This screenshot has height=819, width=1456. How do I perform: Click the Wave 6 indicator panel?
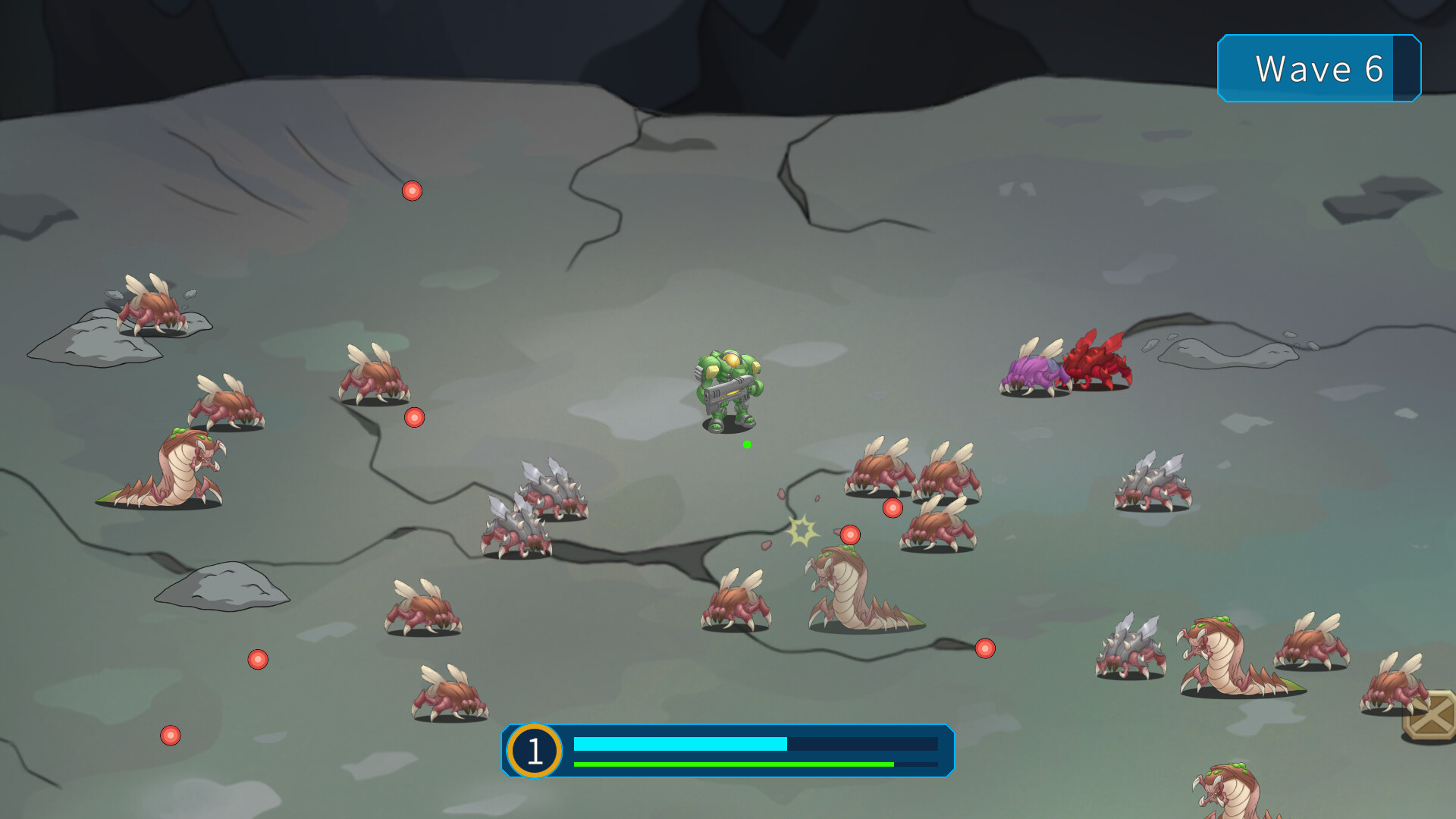point(1319,70)
